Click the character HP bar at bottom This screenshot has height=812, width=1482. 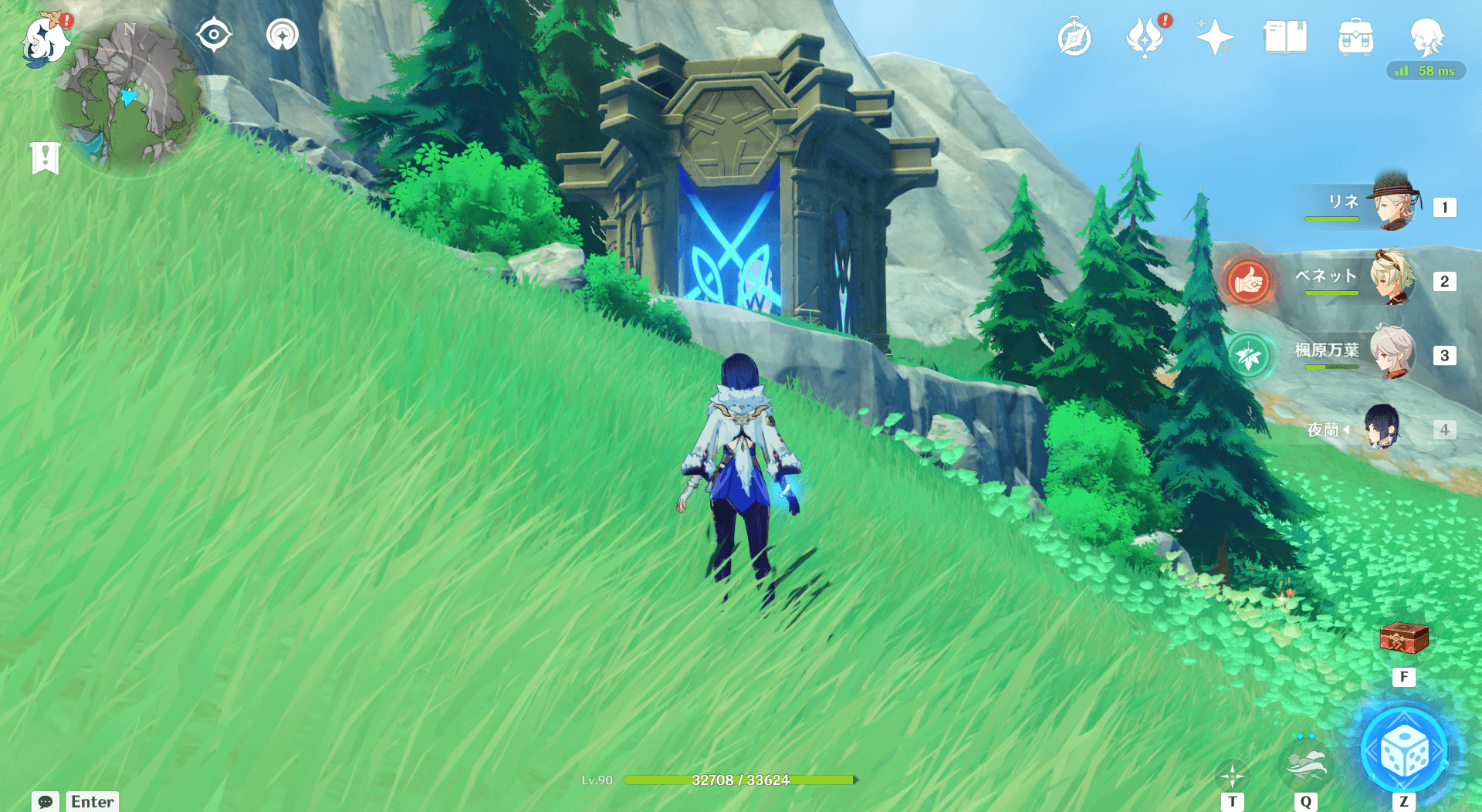(x=741, y=780)
